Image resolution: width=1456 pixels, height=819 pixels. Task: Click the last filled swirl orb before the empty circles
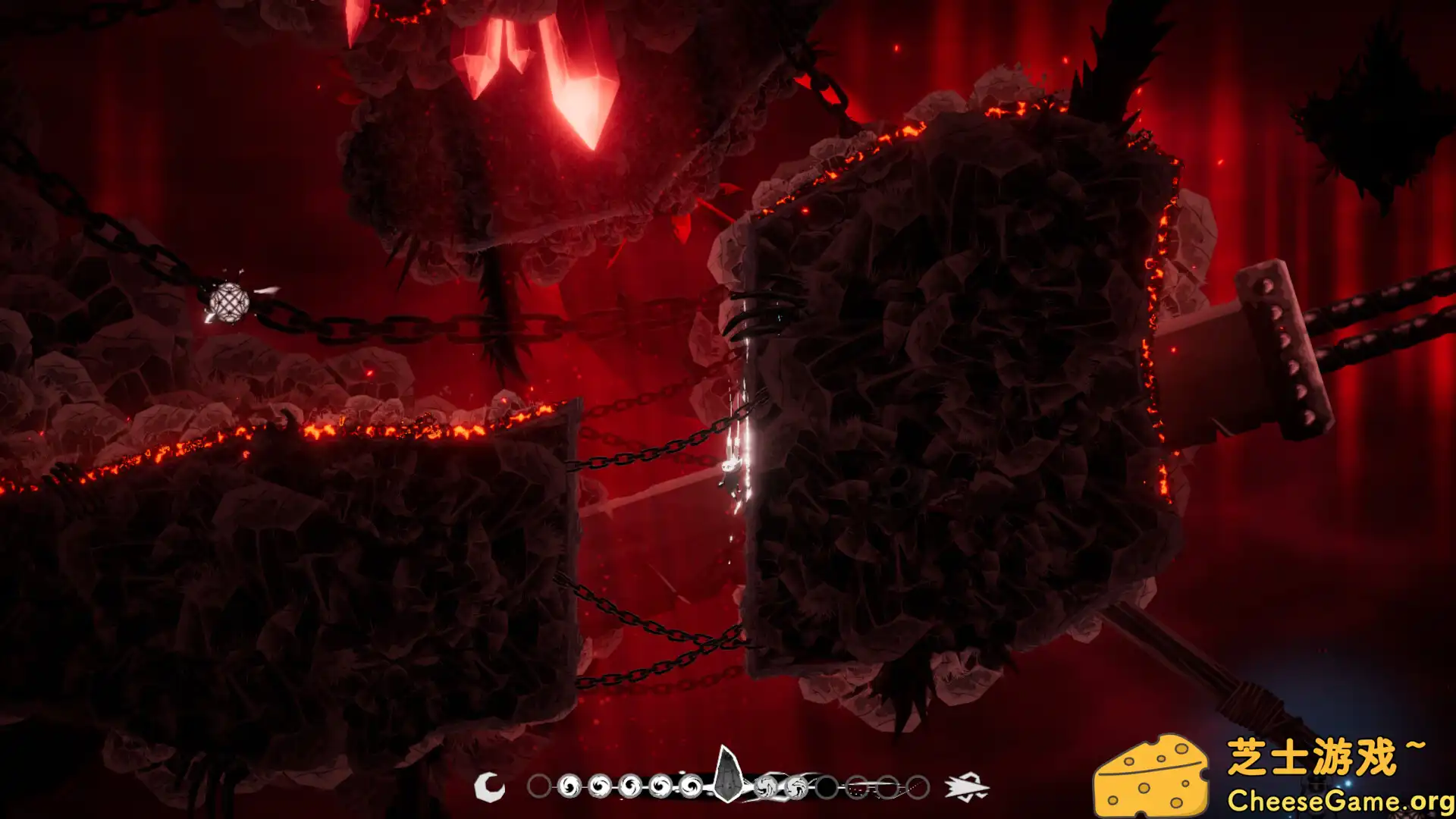pyautogui.click(x=798, y=786)
